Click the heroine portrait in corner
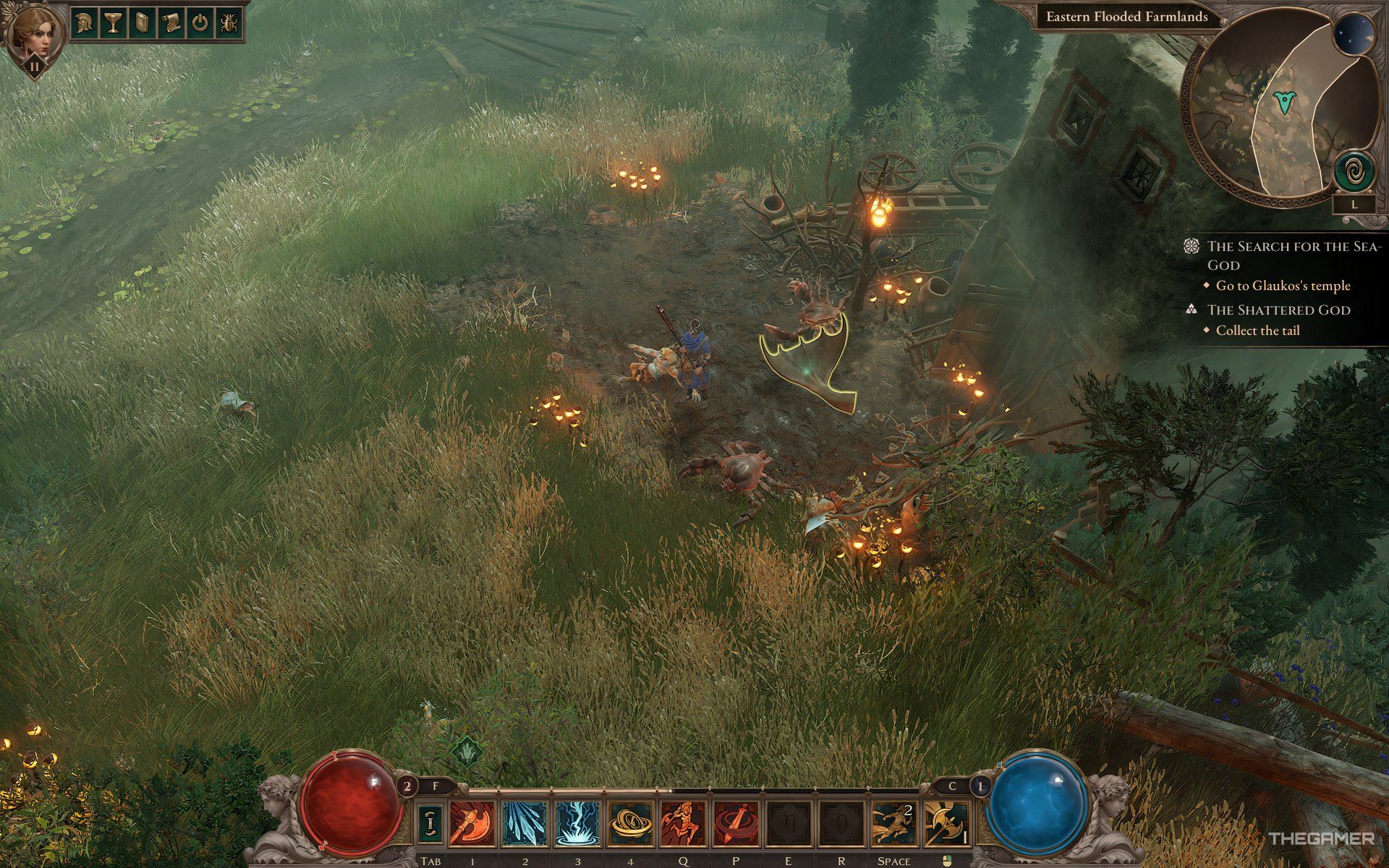 (34, 33)
